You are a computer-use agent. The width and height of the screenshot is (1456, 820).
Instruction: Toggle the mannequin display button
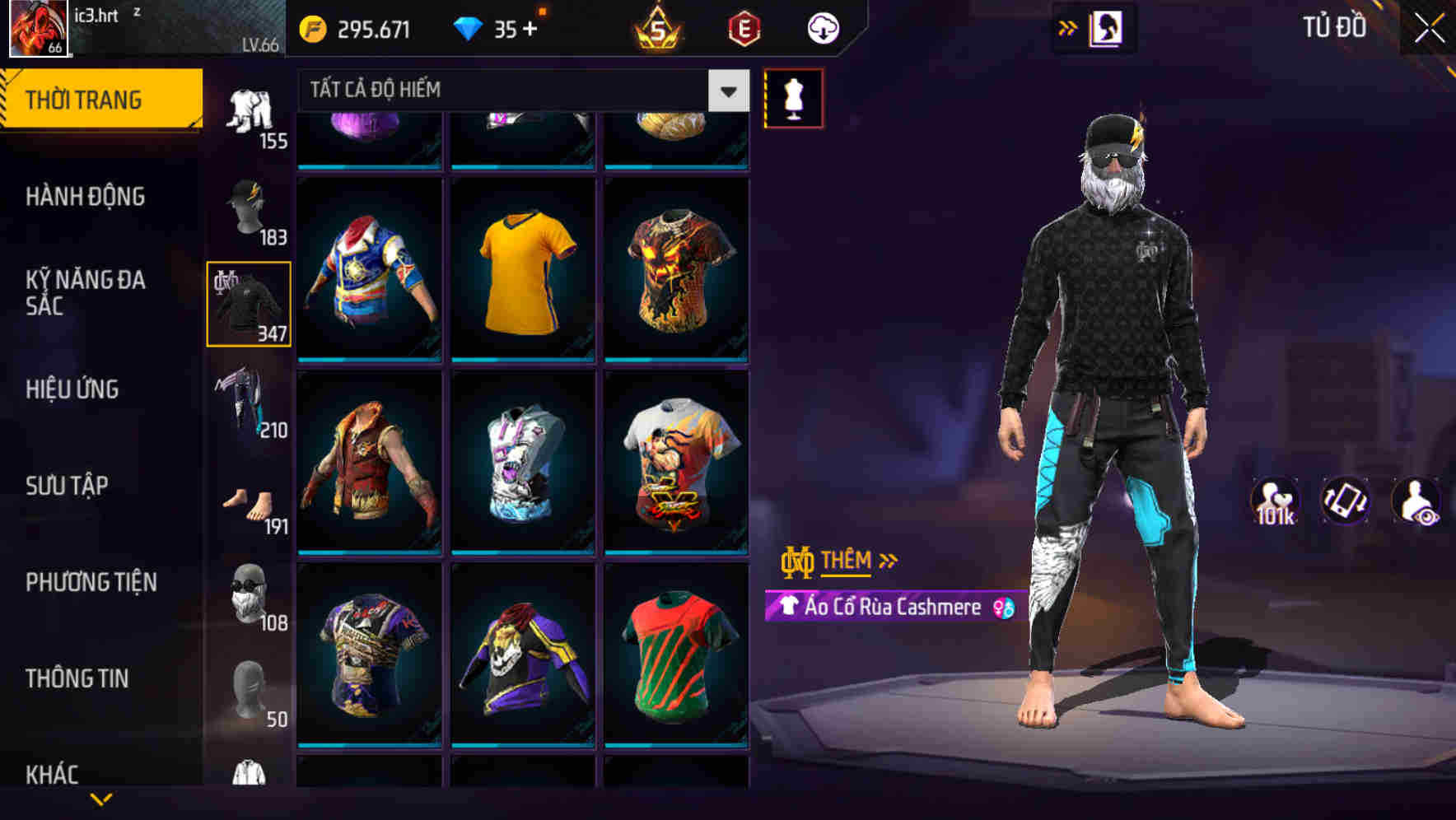pos(795,97)
